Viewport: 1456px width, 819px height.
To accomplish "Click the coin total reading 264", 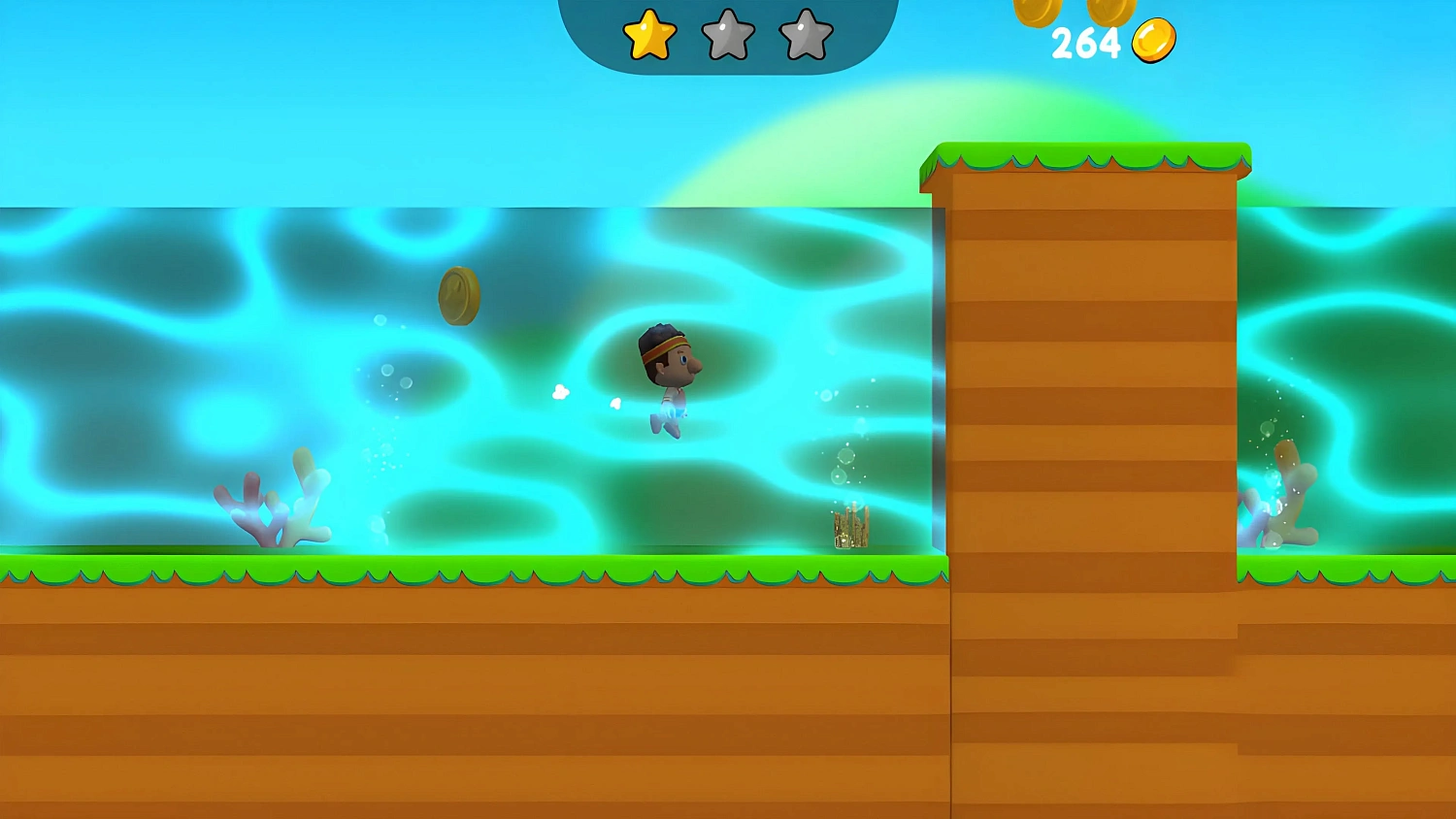I will 1087,43.
